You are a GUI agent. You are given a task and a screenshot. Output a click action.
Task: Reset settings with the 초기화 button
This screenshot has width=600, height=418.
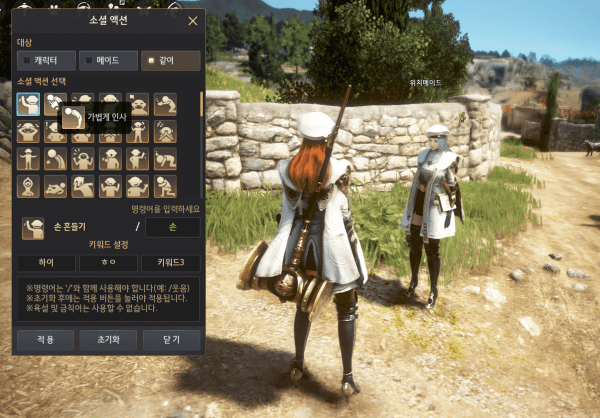tap(108, 339)
